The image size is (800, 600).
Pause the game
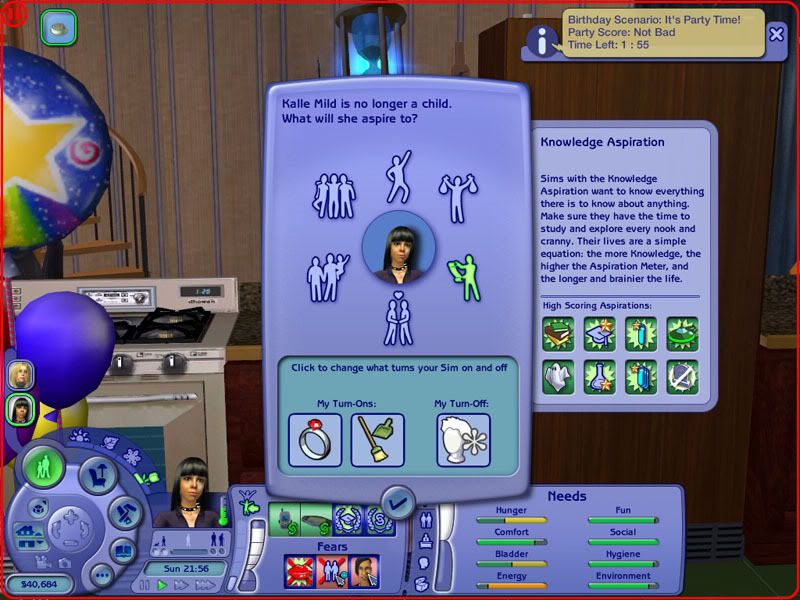tap(145, 584)
